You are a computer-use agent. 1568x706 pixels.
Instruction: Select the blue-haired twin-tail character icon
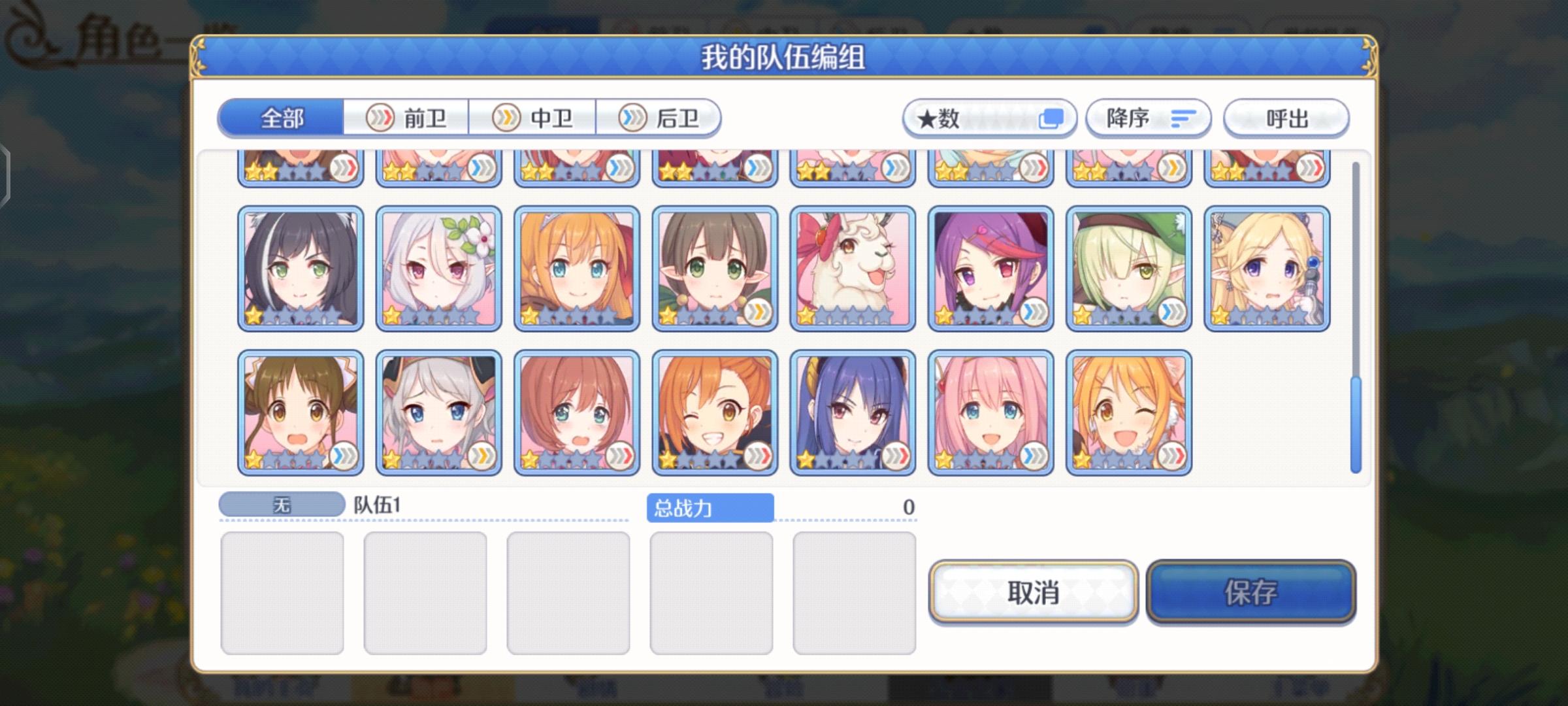click(x=853, y=412)
